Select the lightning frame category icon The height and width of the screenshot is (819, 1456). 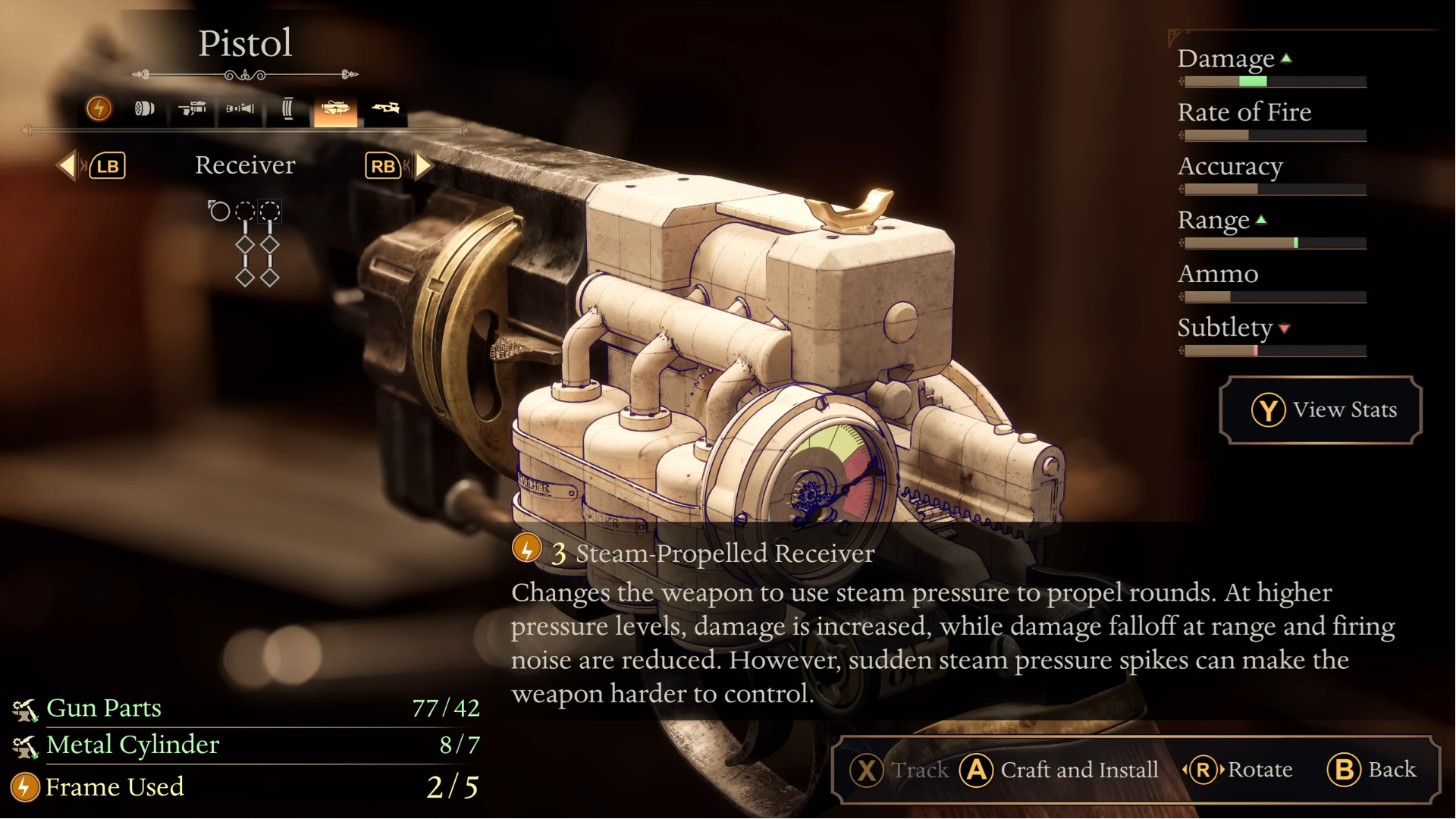point(99,108)
